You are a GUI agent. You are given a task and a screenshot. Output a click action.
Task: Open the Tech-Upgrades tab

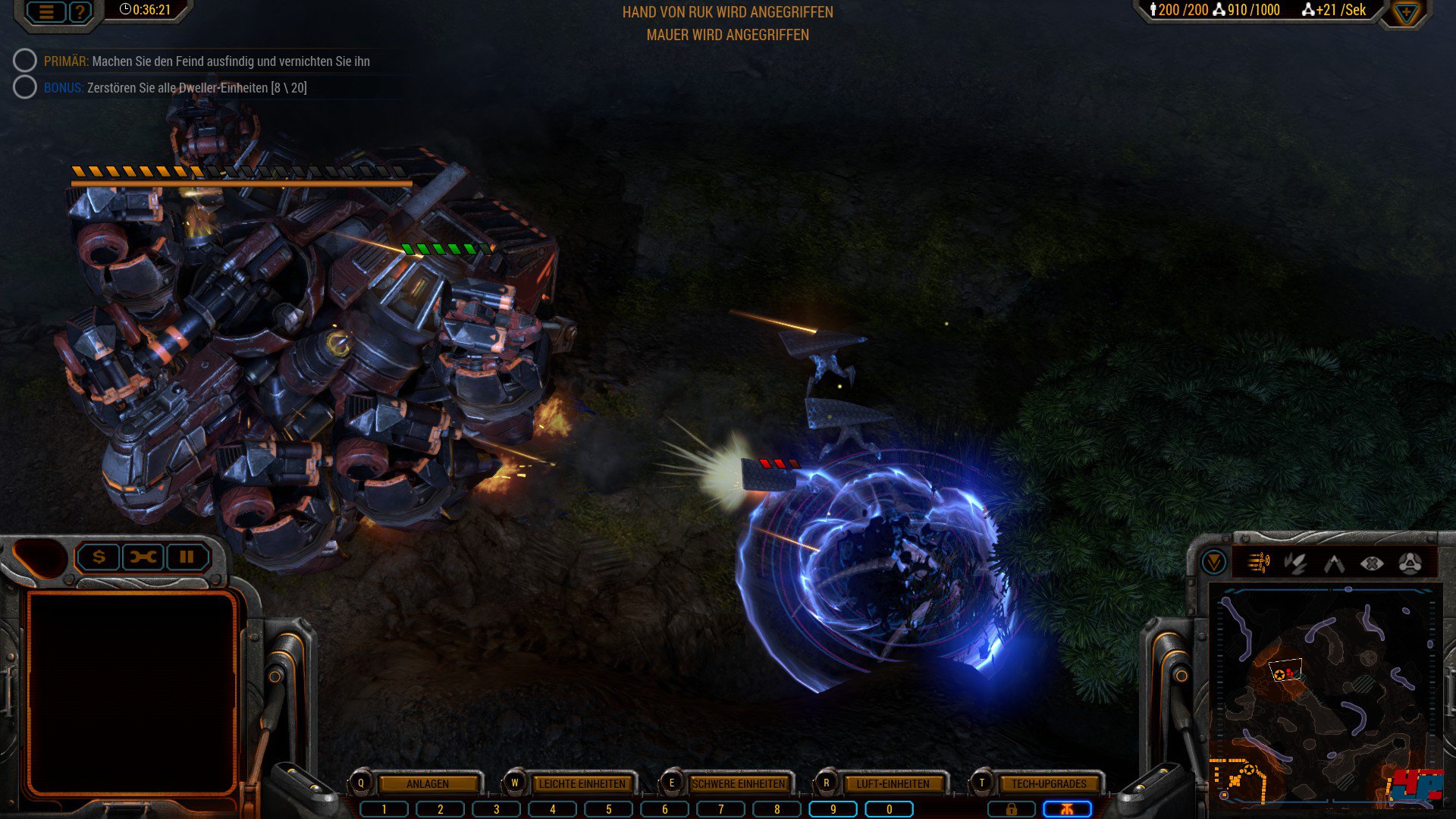tap(1049, 783)
